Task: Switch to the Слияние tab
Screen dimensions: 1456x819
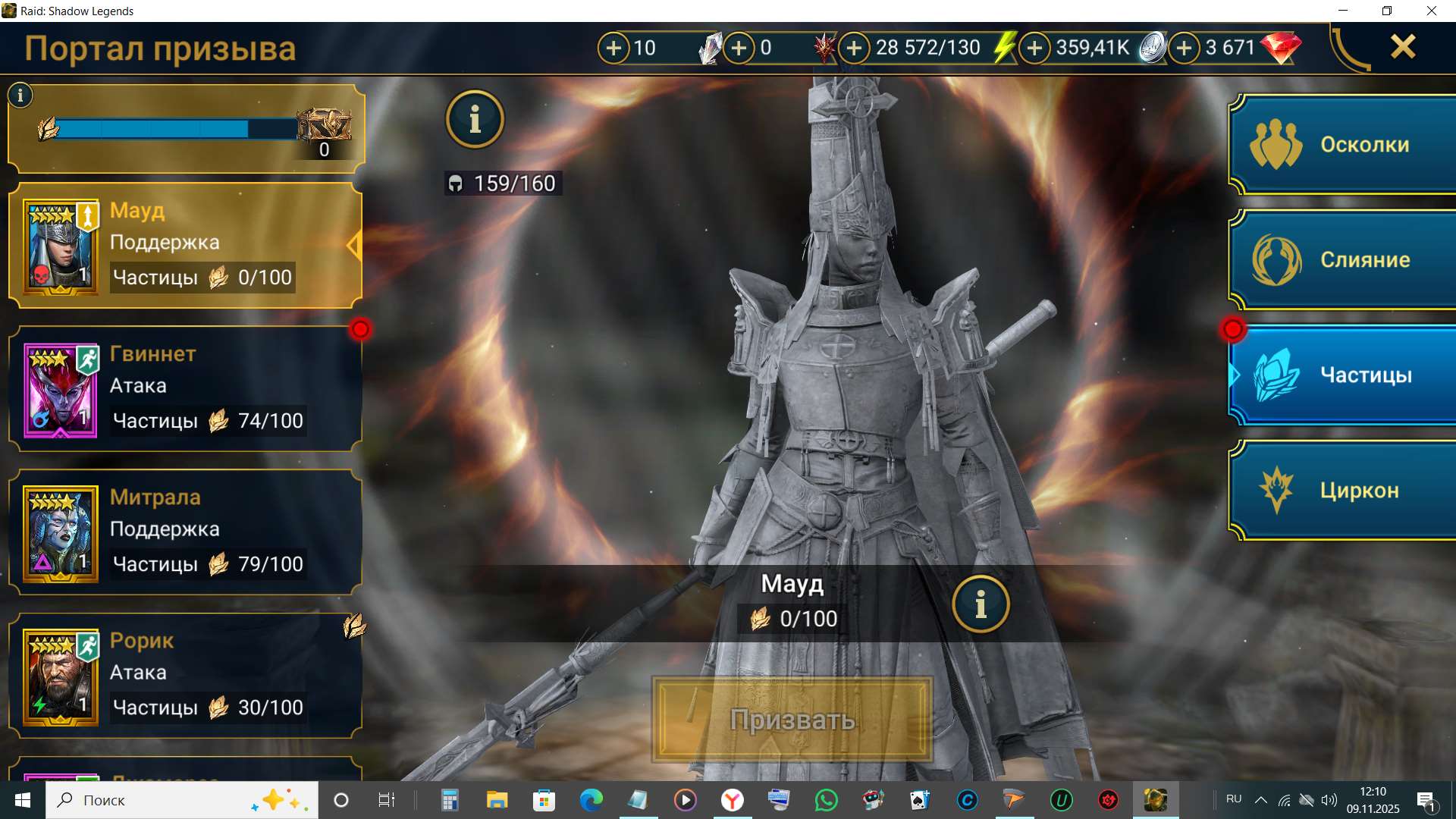Action: (x=1344, y=259)
